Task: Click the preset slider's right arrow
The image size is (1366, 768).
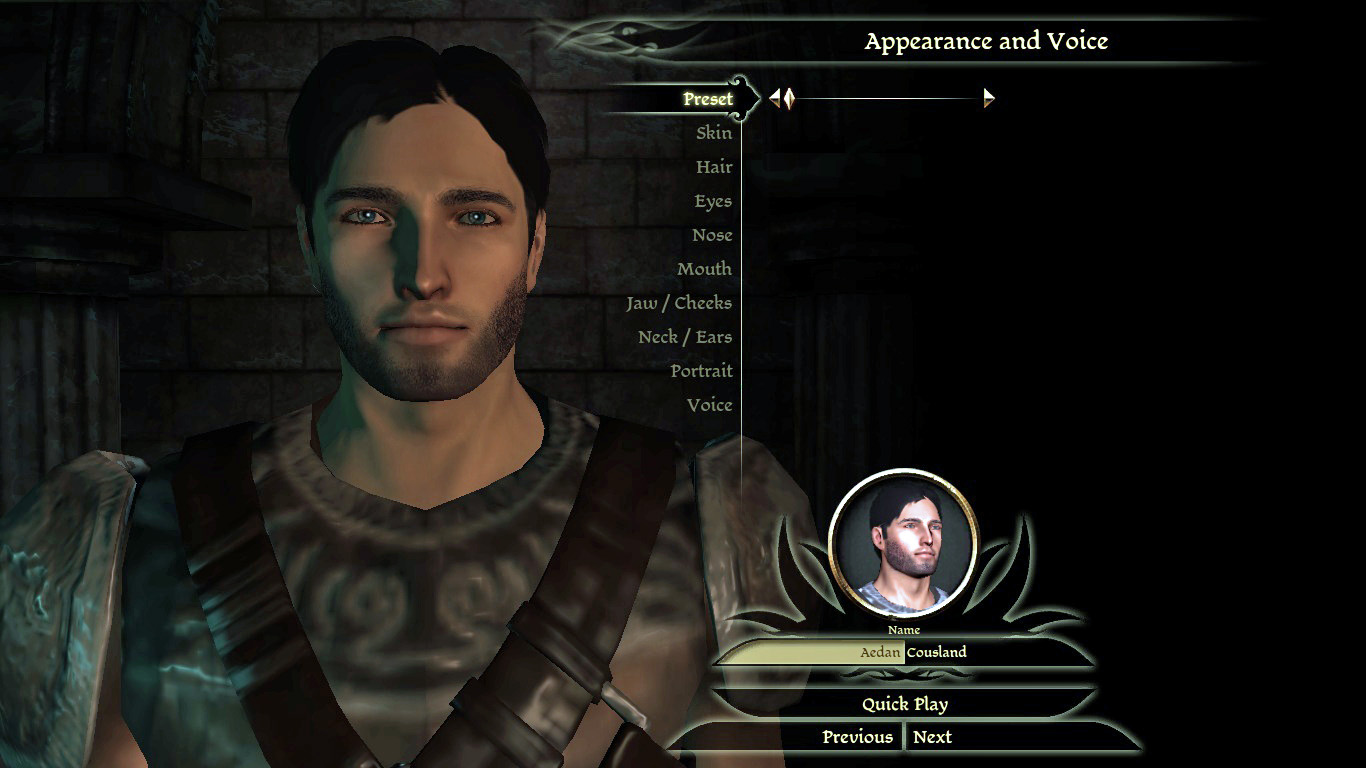Action: tap(989, 98)
